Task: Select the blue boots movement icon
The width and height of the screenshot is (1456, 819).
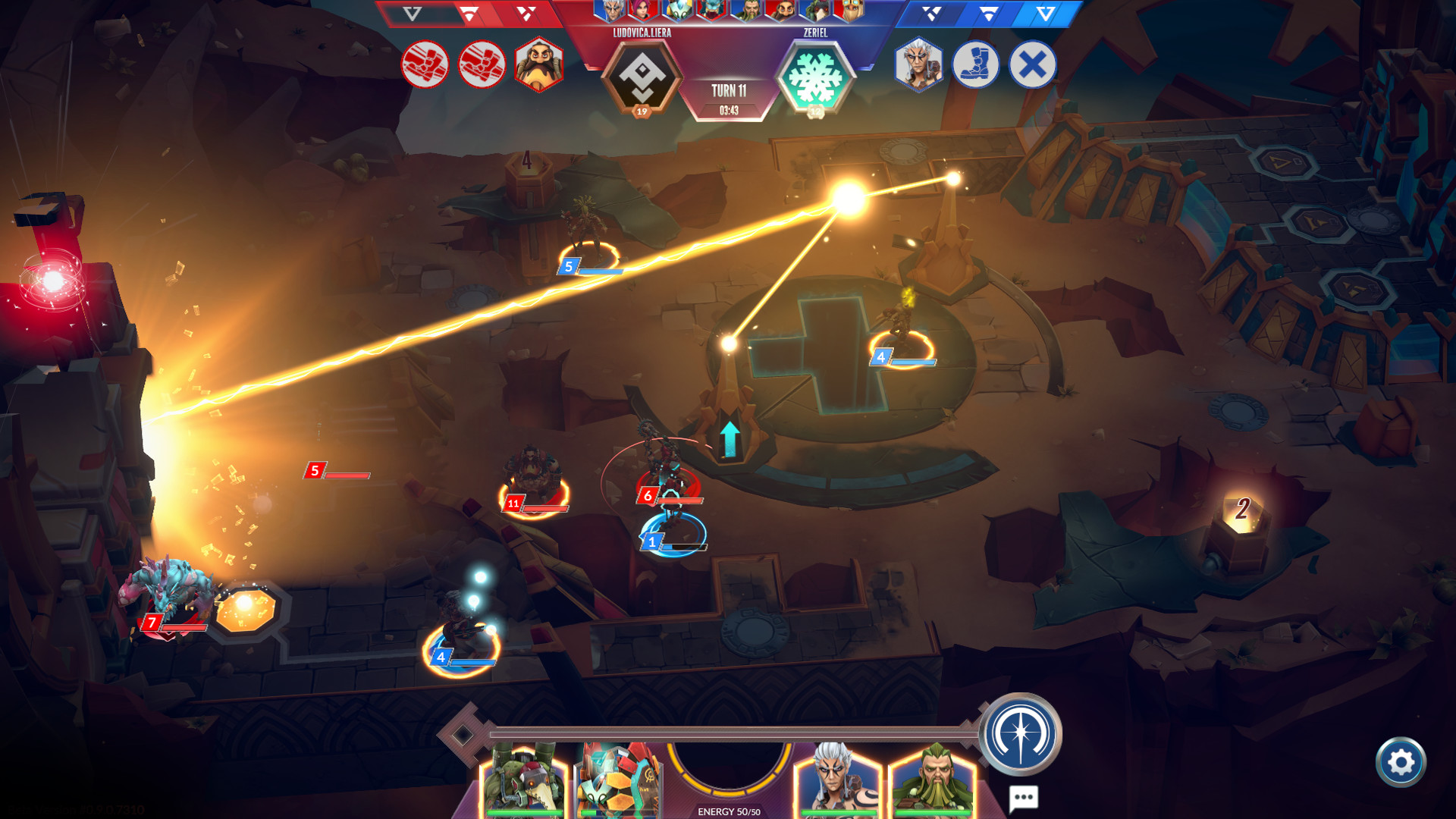Action: [x=975, y=66]
